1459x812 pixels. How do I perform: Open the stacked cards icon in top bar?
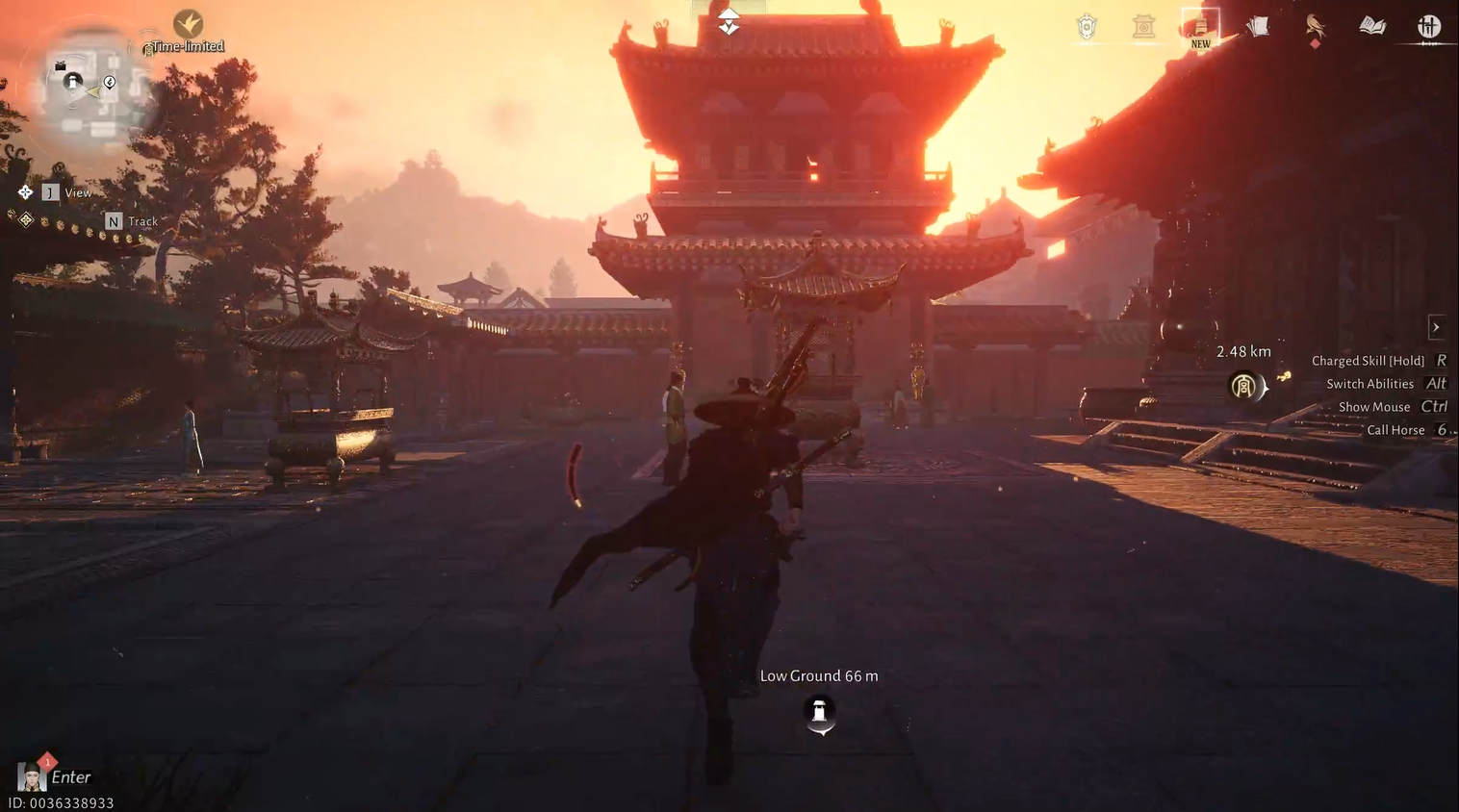tap(1257, 26)
